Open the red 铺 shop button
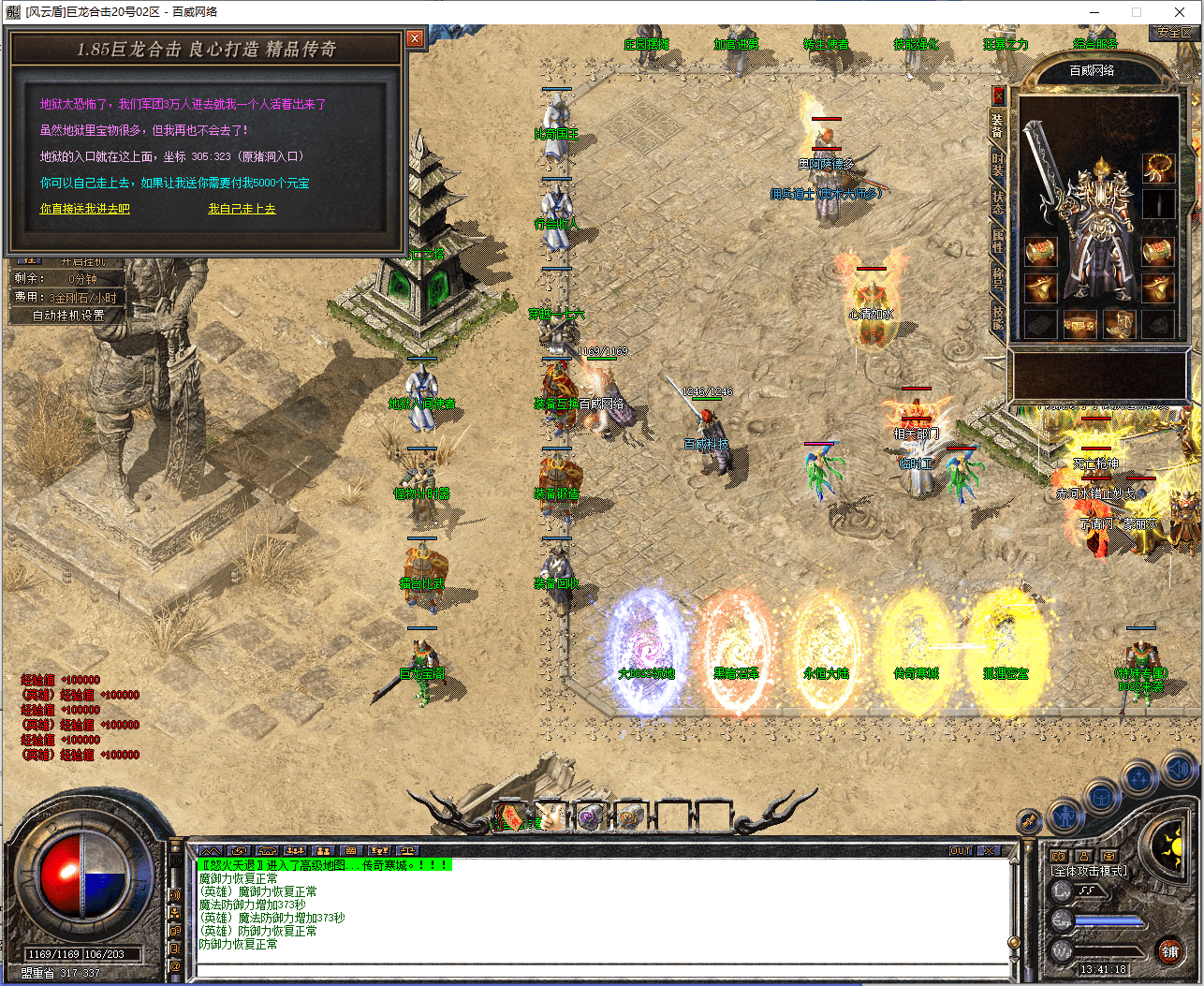1204x986 pixels. coord(1169,951)
